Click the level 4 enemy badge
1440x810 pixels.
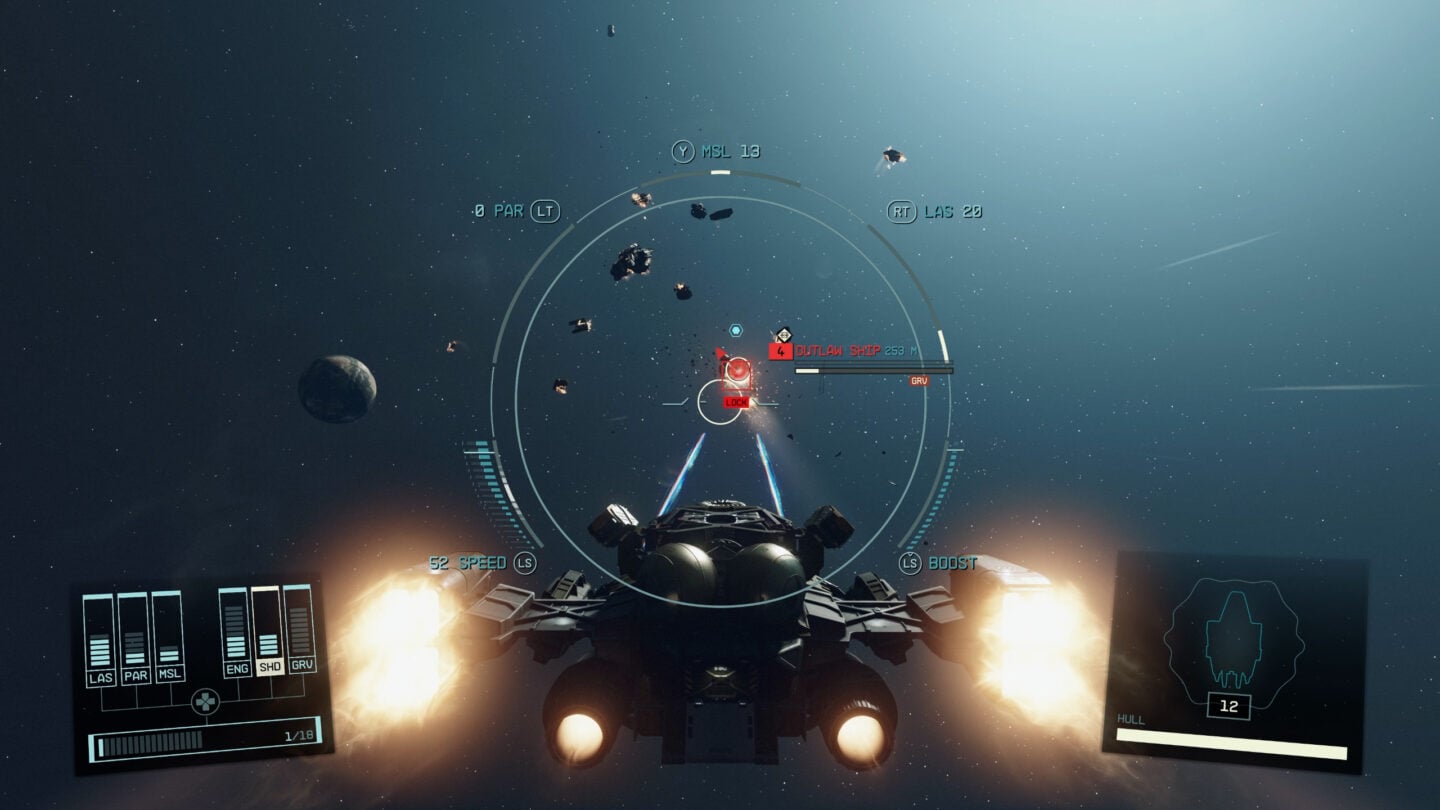click(x=779, y=351)
